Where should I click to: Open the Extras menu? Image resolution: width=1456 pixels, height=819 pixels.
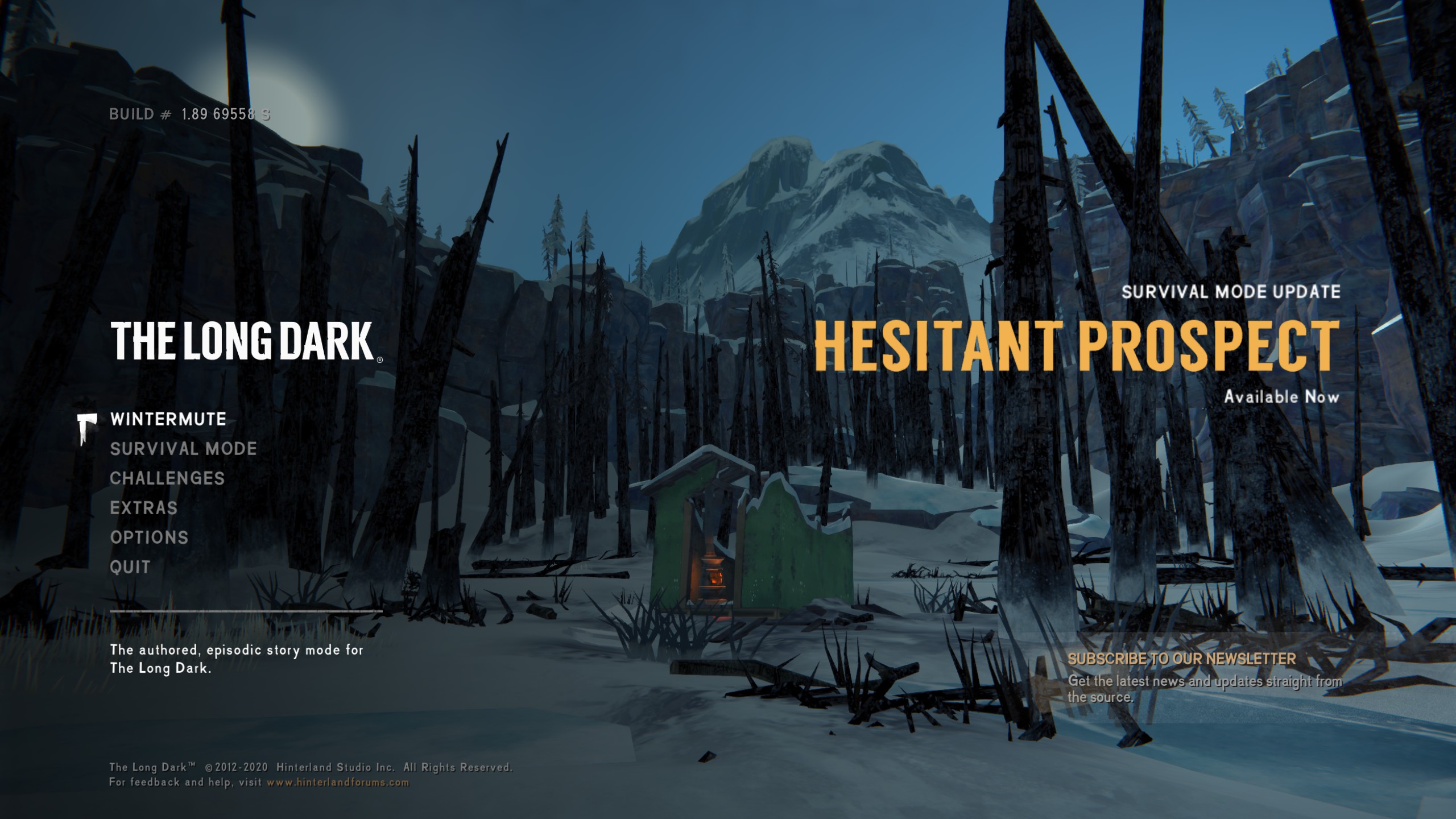point(144,508)
